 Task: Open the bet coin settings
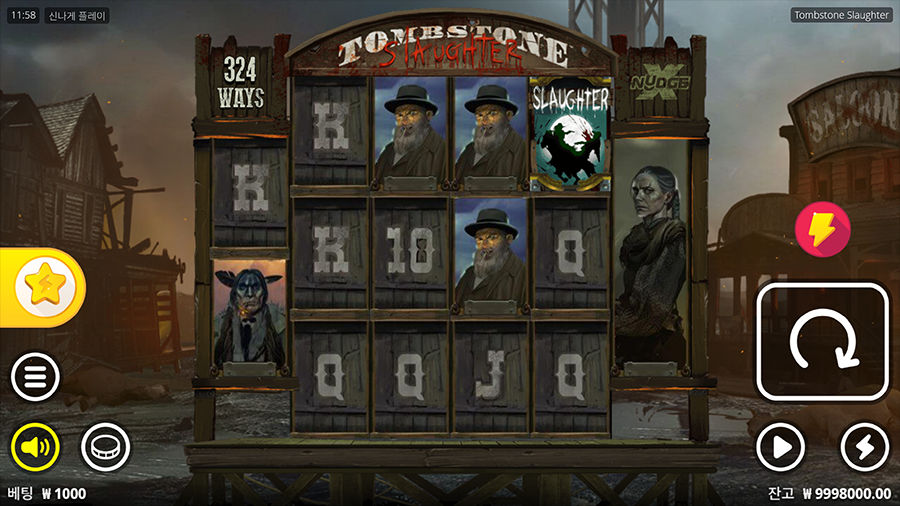[105, 446]
